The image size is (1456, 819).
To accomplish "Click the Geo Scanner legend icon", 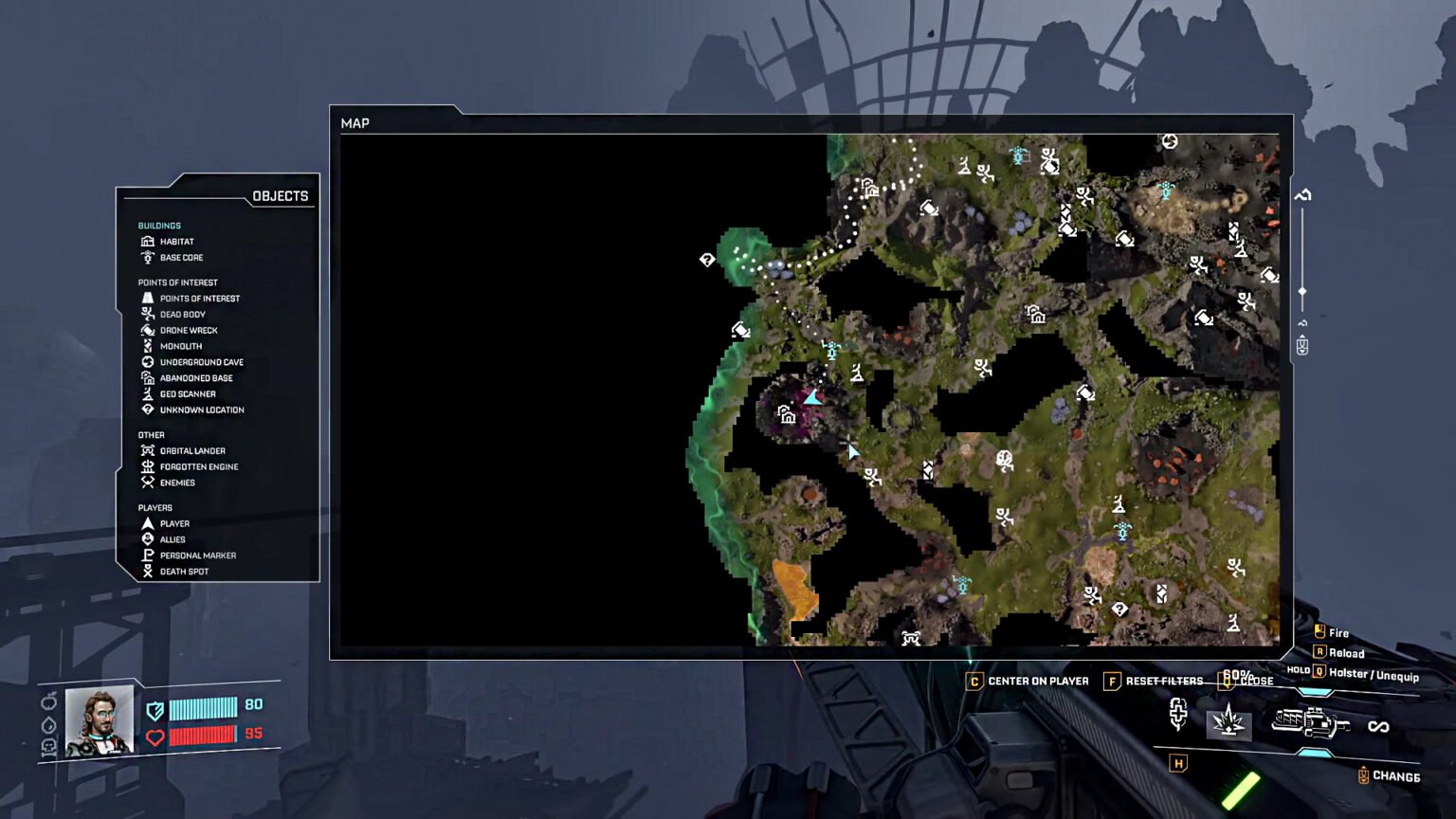I will coord(148,393).
